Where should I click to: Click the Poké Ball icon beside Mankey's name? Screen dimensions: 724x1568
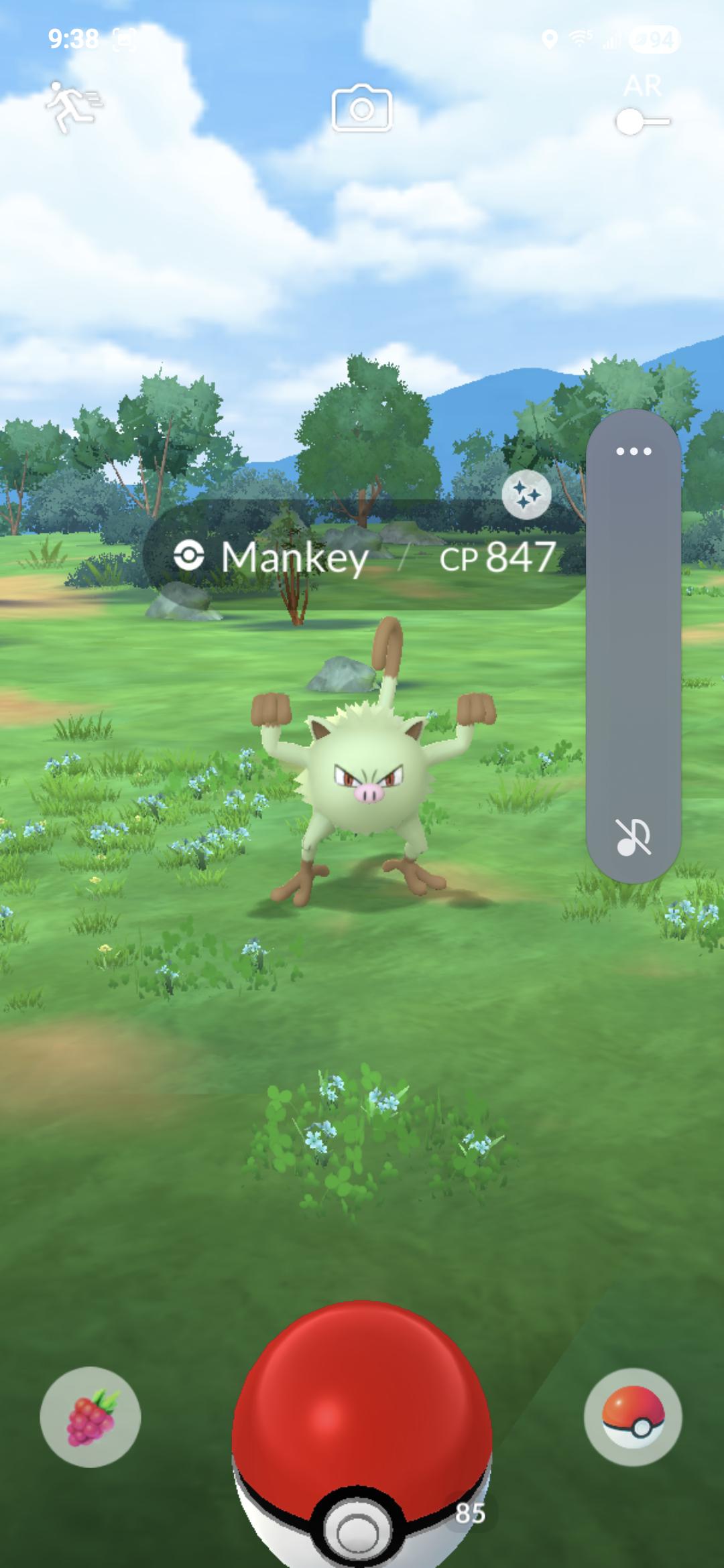click(x=188, y=556)
